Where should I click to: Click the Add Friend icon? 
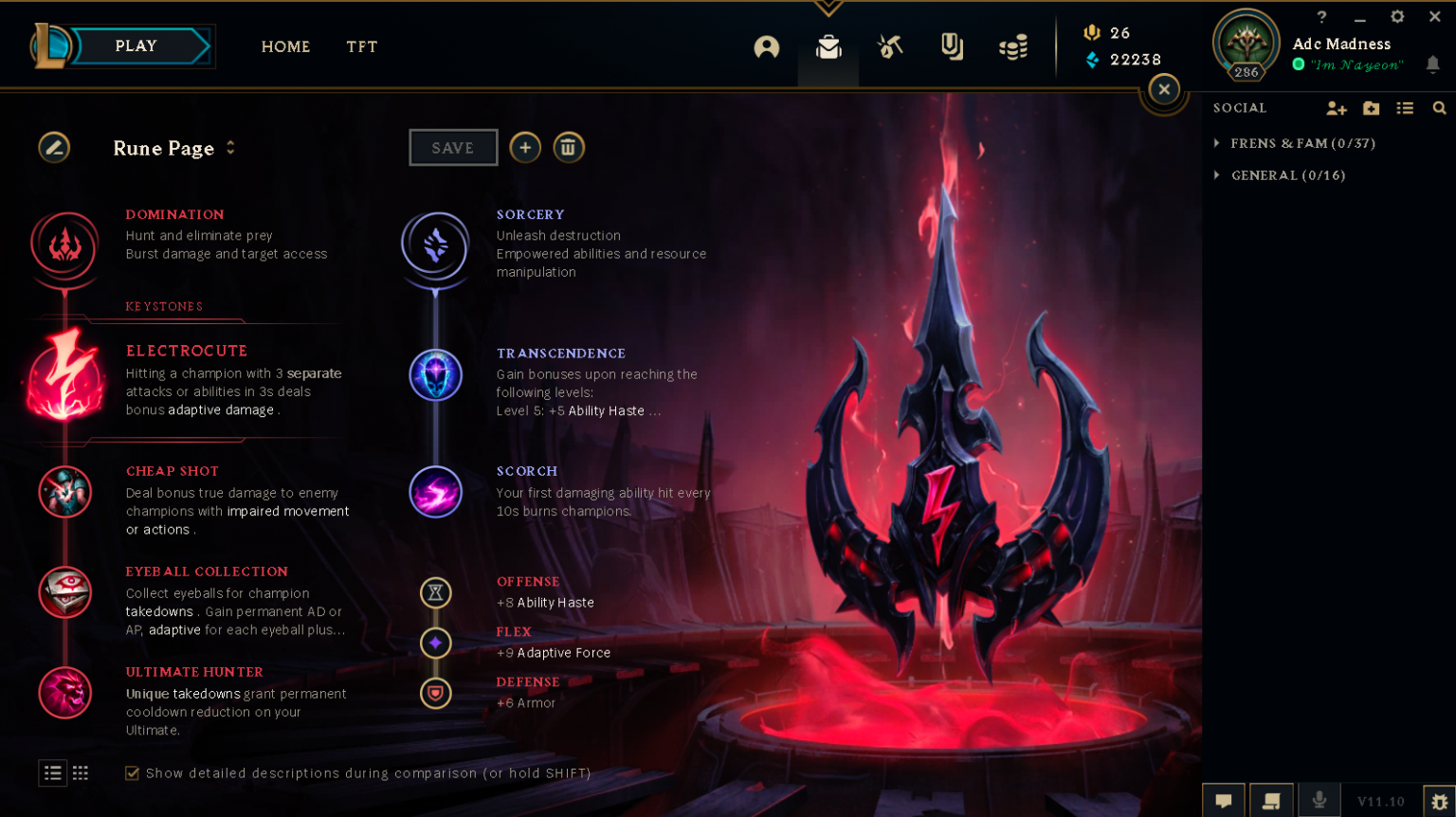[1336, 108]
